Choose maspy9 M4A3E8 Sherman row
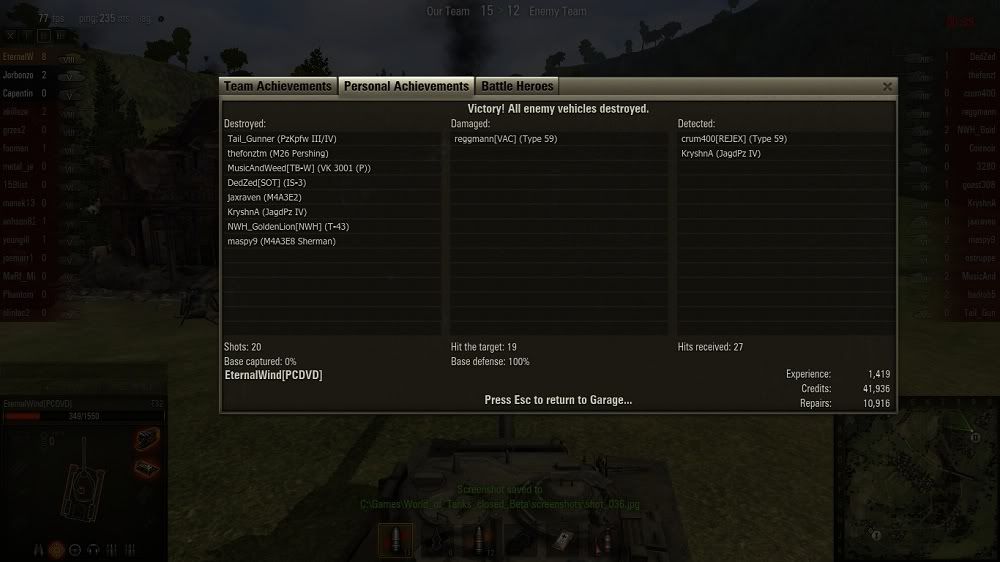Viewport: 1000px width, 562px height. pyautogui.click(x=281, y=241)
